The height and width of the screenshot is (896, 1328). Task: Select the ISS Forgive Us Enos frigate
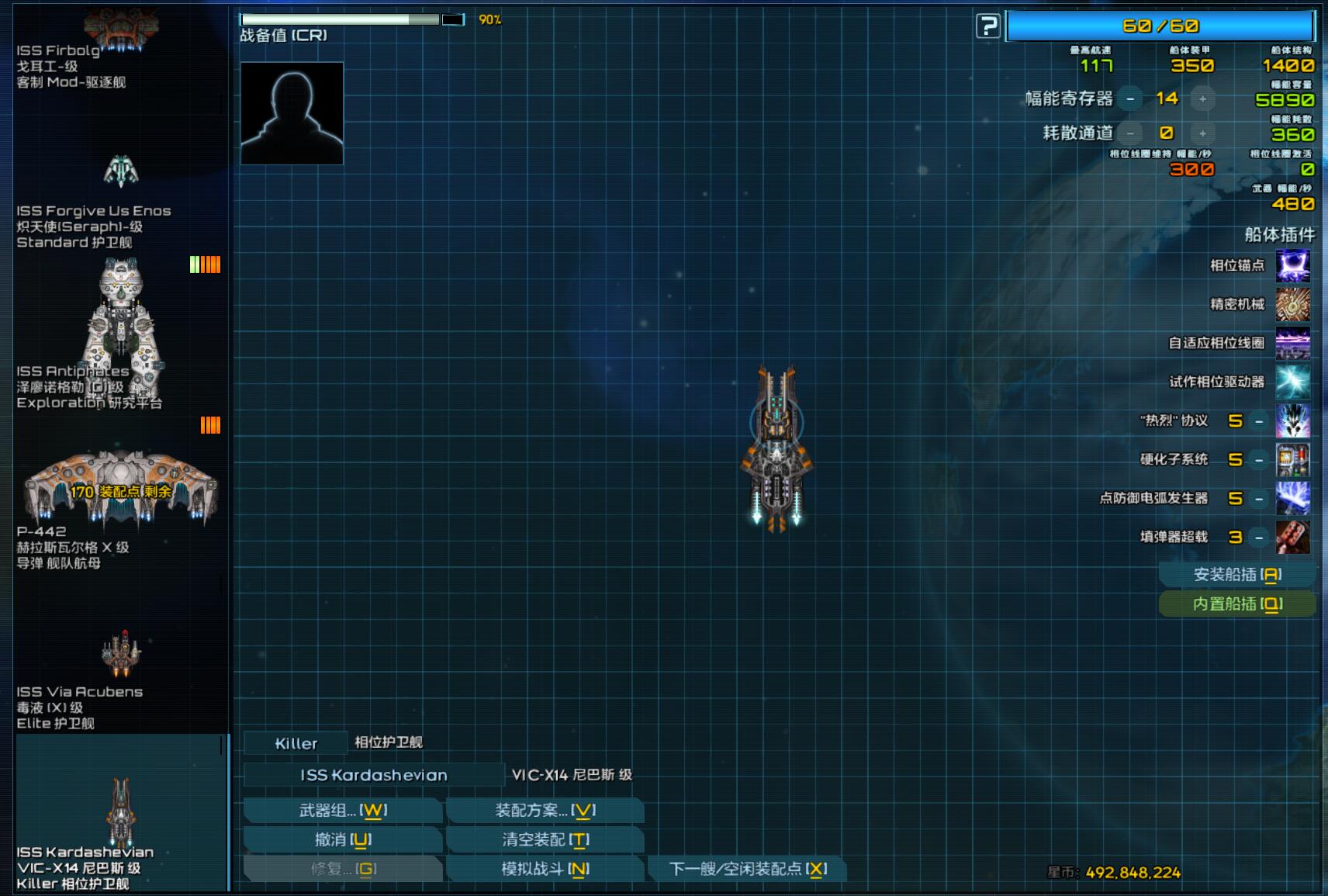120,202
